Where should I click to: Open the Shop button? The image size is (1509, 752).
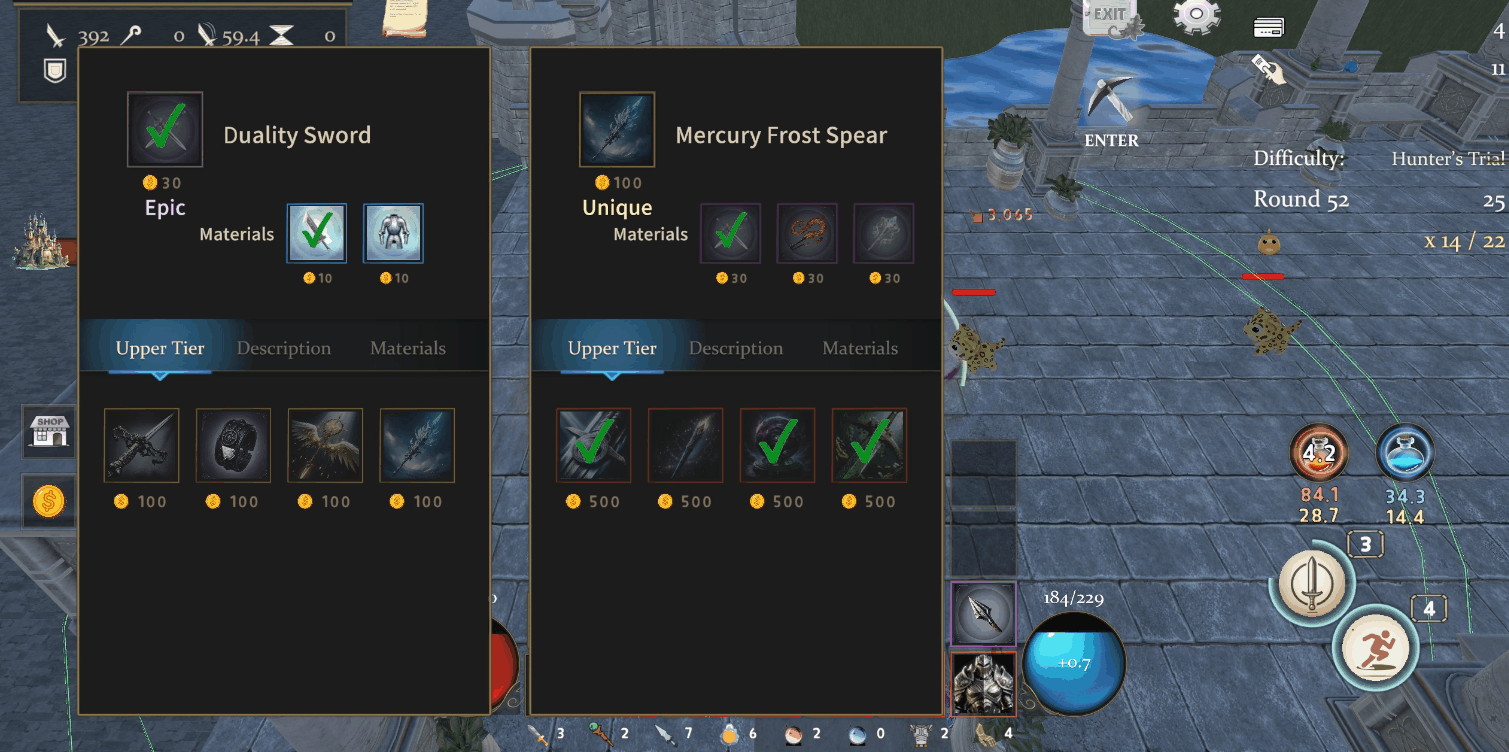pyautogui.click(x=49, y=433)
